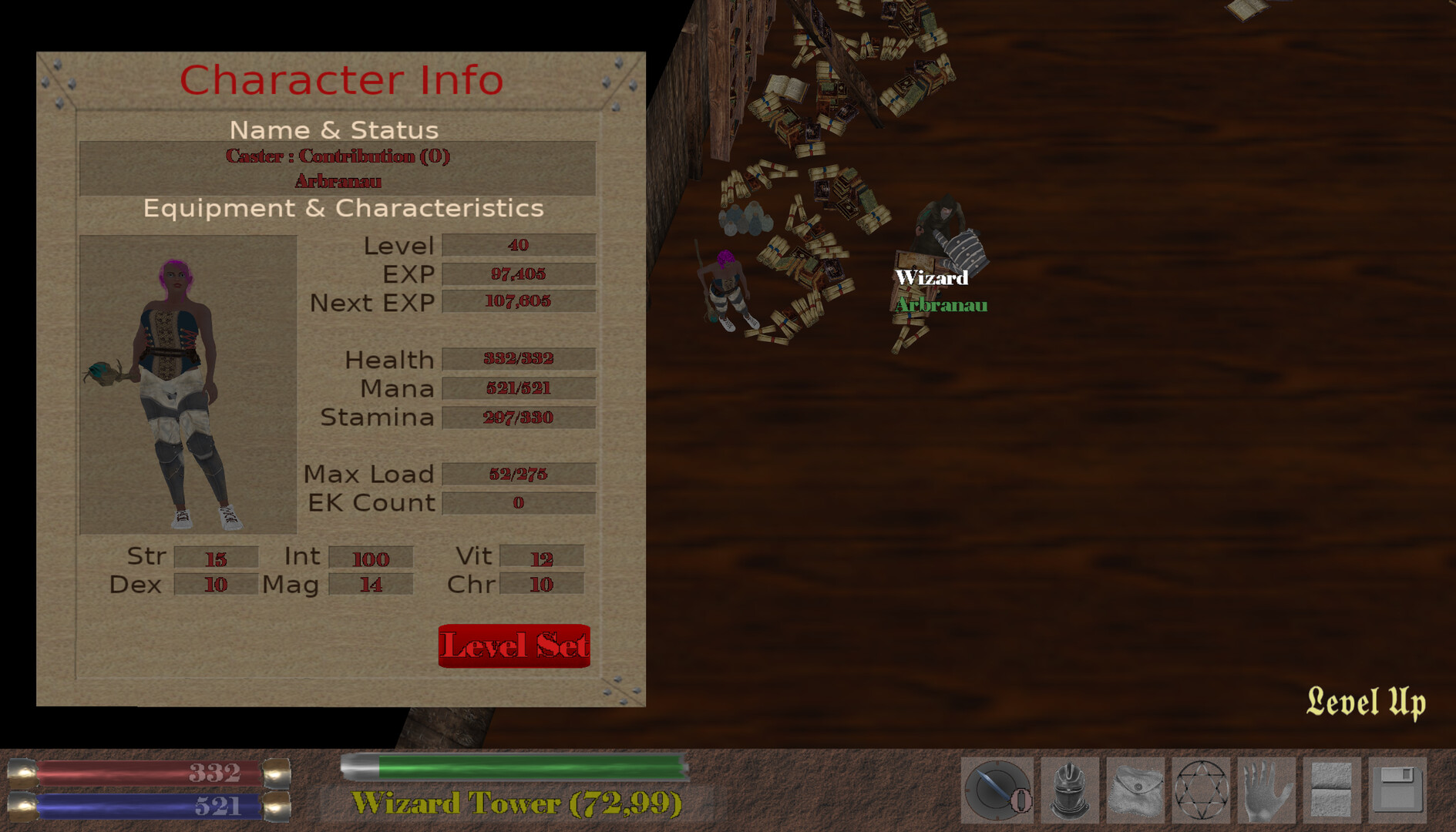Select the Name & Status section header
Image resolution: width=1456 pixels, height=832 pixels.
click(335, 130)
